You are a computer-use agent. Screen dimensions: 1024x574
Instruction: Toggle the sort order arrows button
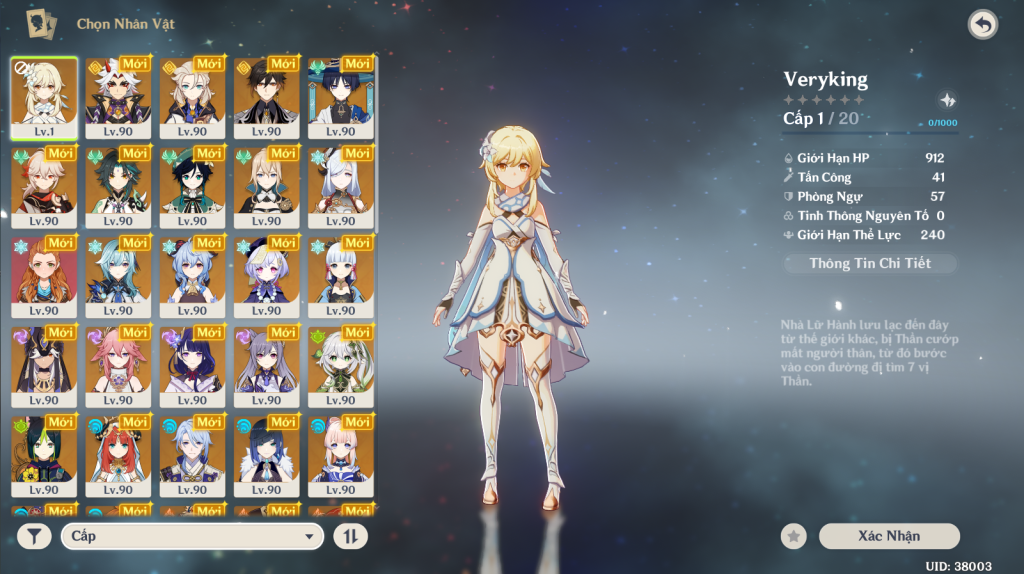point(350,537)
